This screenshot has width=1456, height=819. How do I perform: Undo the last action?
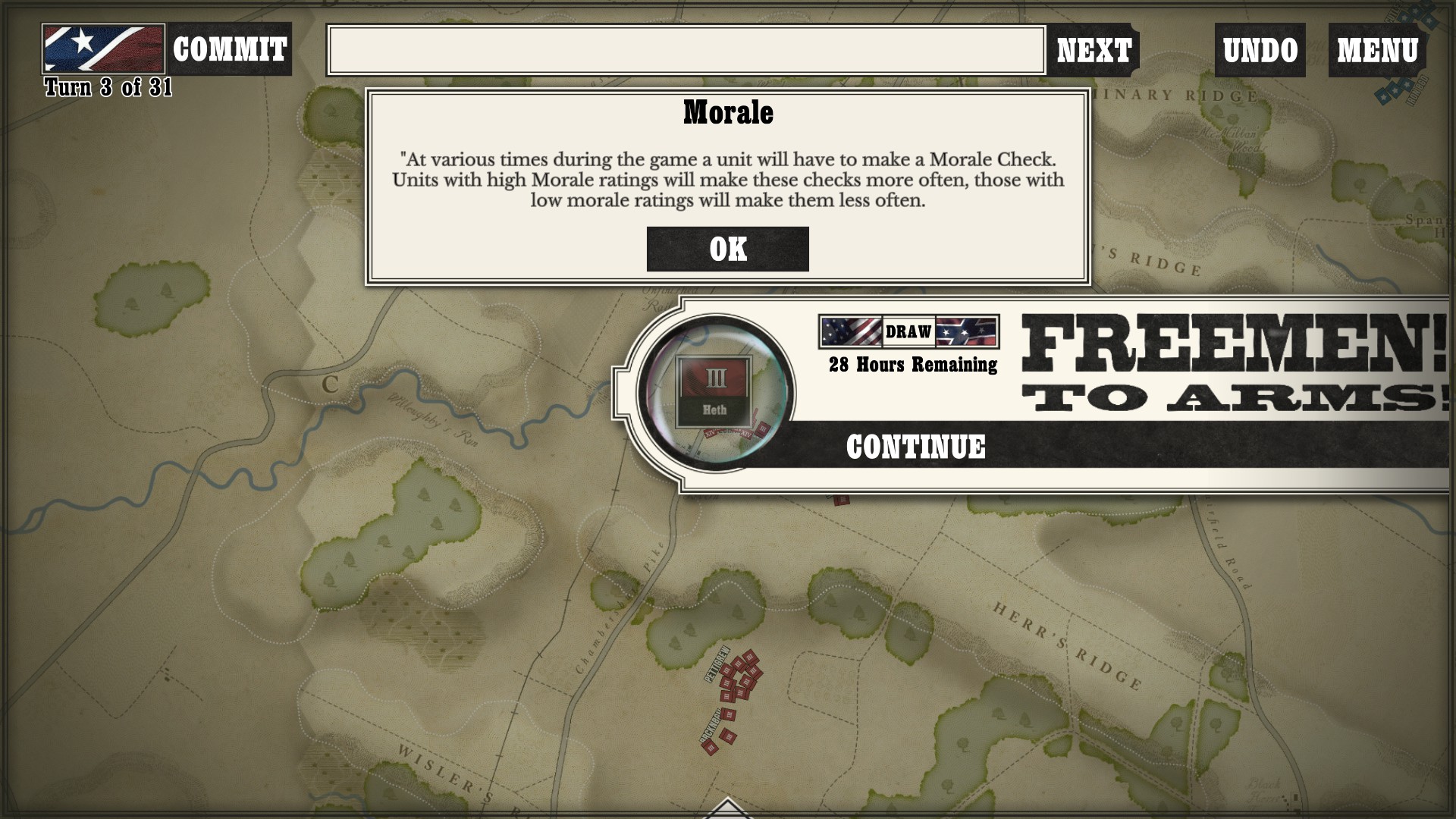click(x=1260, y=51)
